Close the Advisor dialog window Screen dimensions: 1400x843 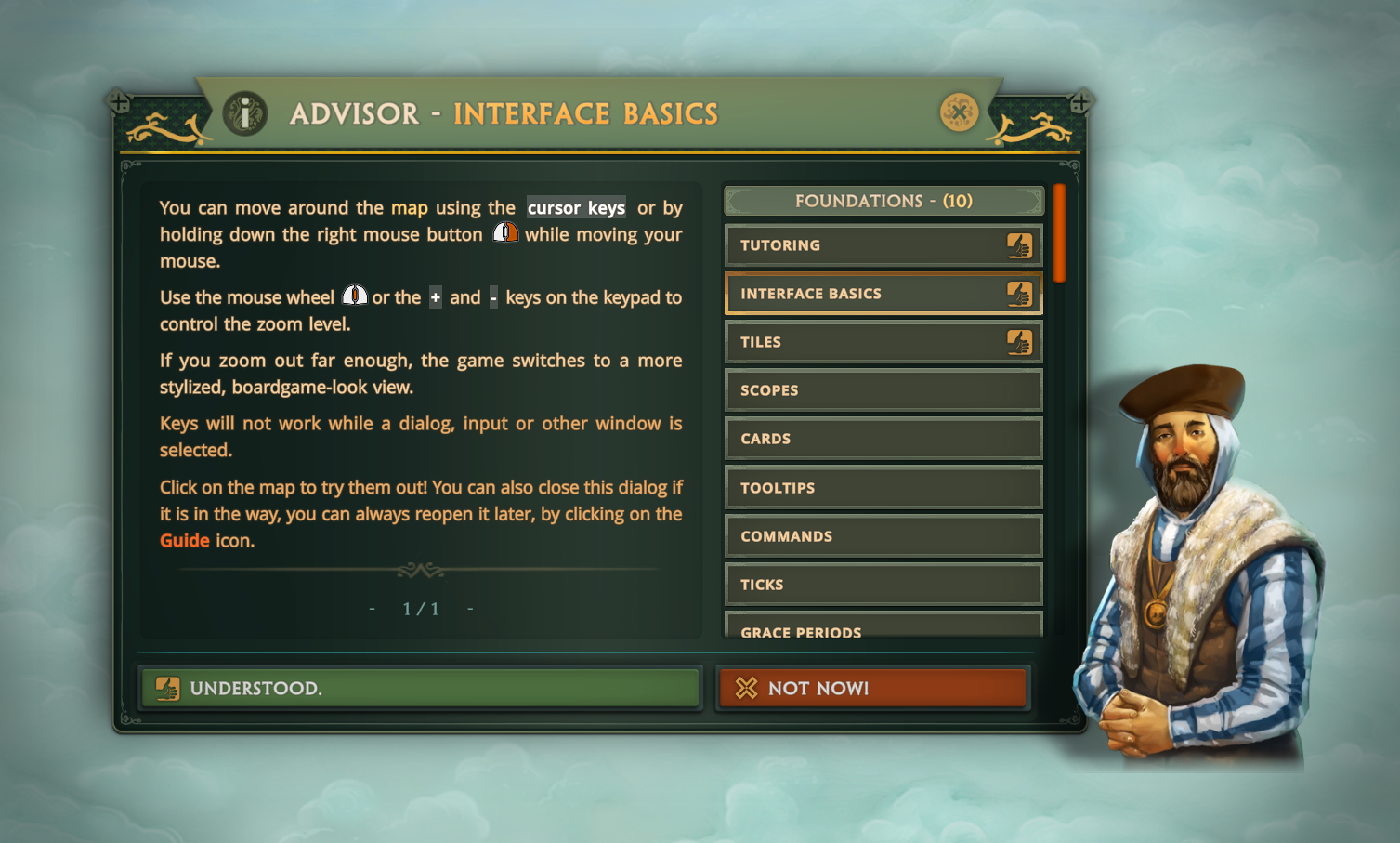coord(959,112)
